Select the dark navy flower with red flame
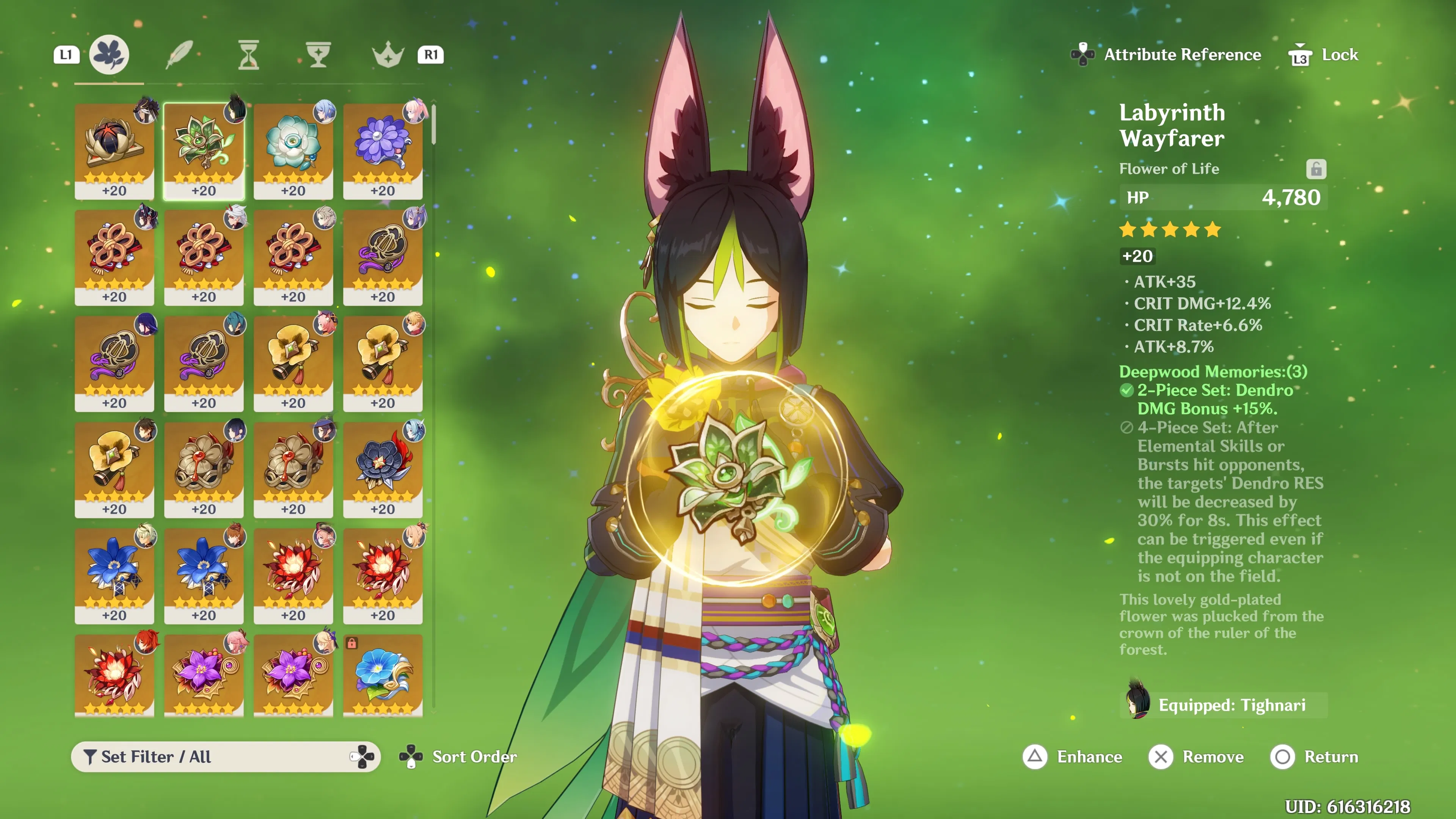The image size is (1456, 819). (383, 469)
